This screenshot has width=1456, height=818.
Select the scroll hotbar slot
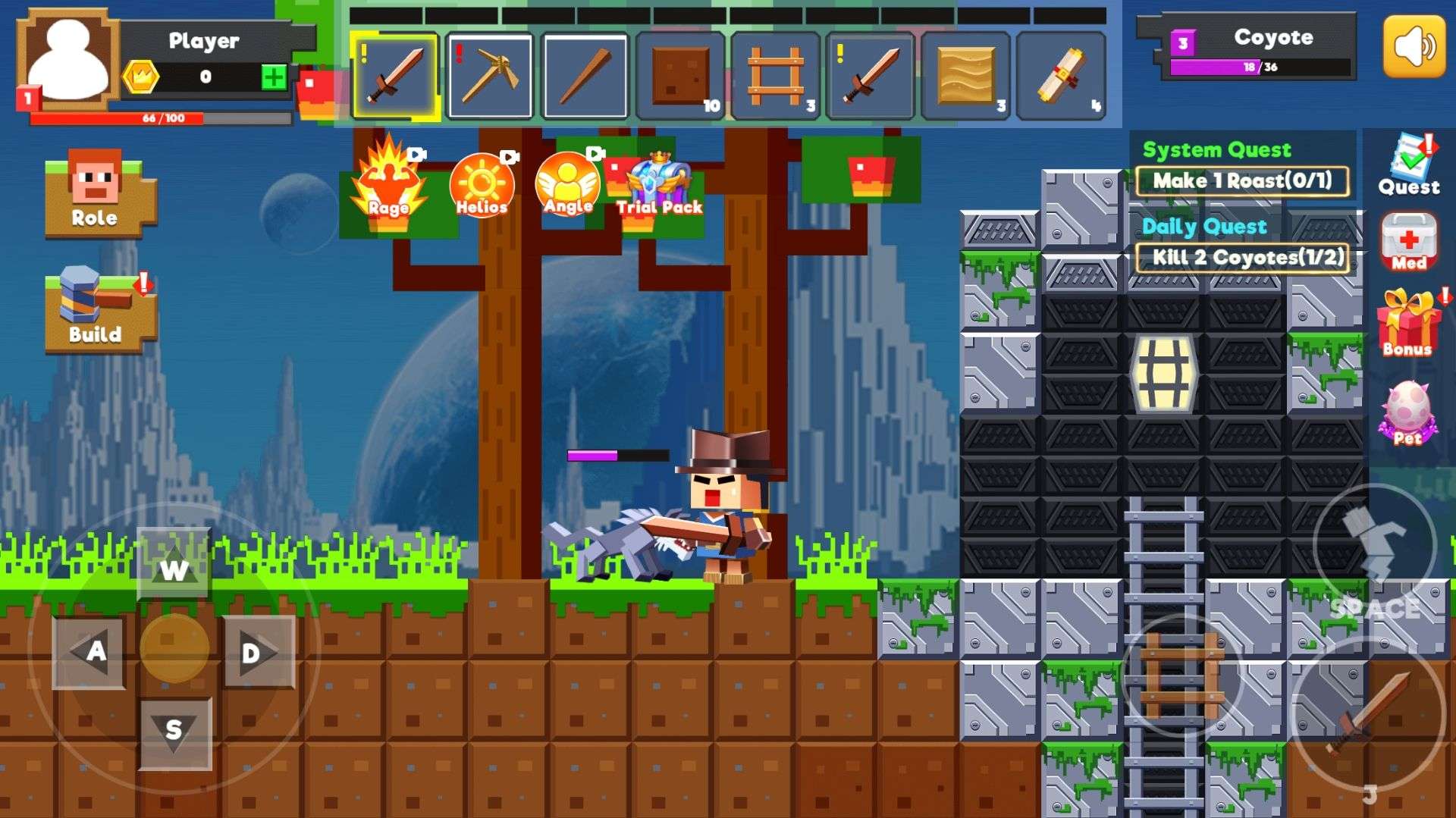(1060, 76)
